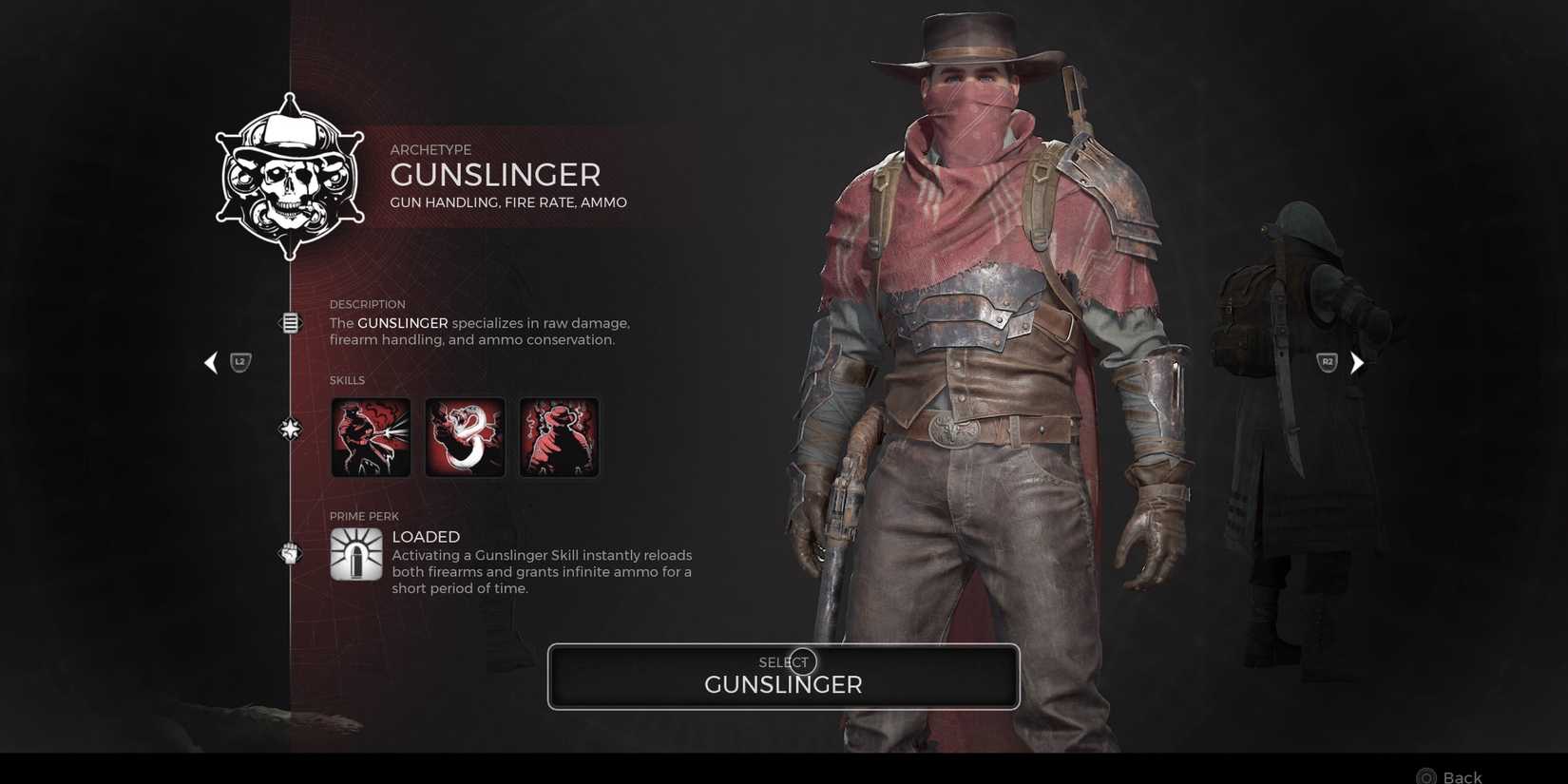Viewport: 1568px width, 784px height.
Task: Click the R2 button prompt badge
Action: tap(1327, 361)
